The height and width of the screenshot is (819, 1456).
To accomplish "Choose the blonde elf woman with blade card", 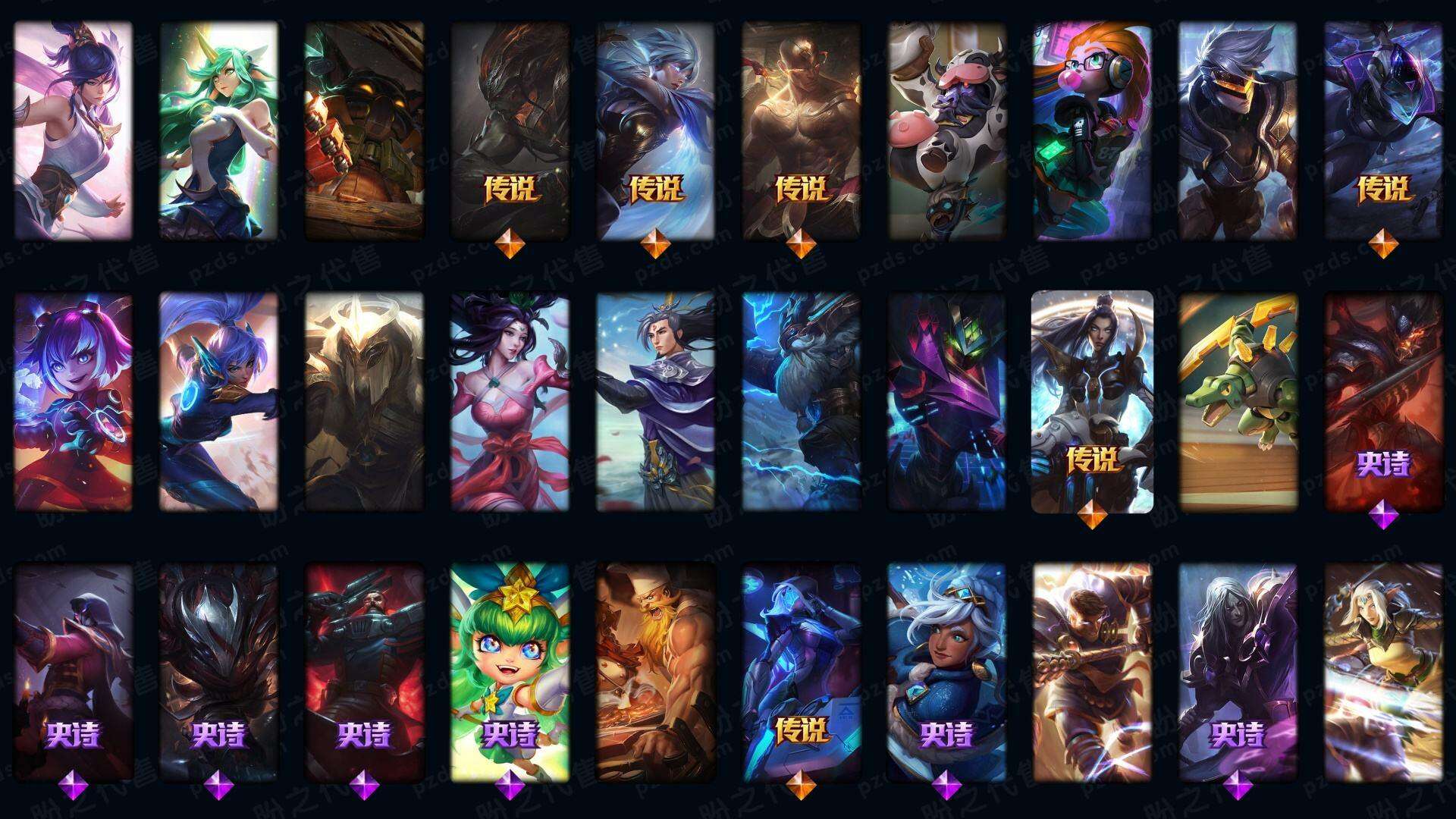I will pyautogui.click(x=1383, y=672).
